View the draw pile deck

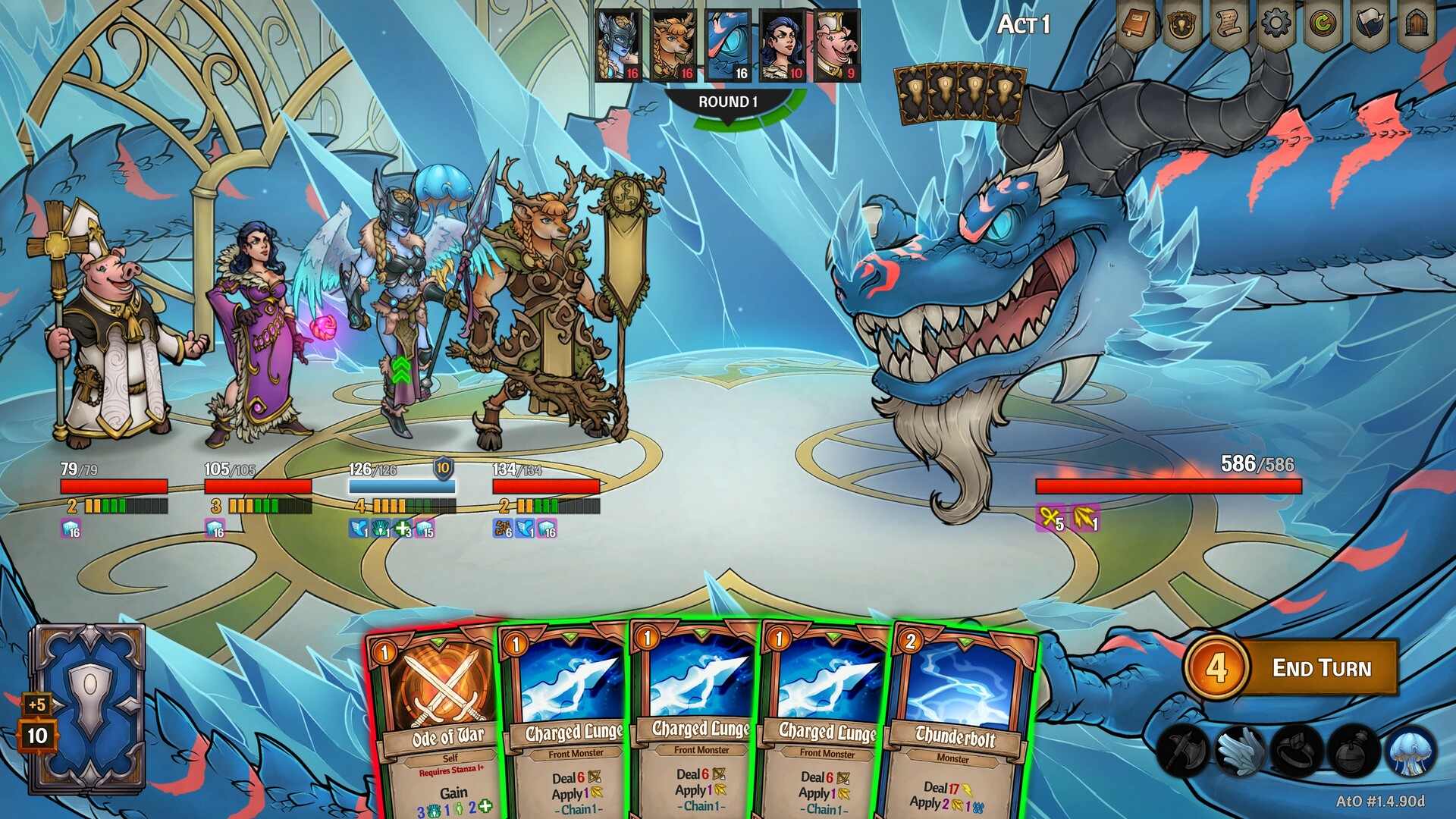[x=87, y=709]
